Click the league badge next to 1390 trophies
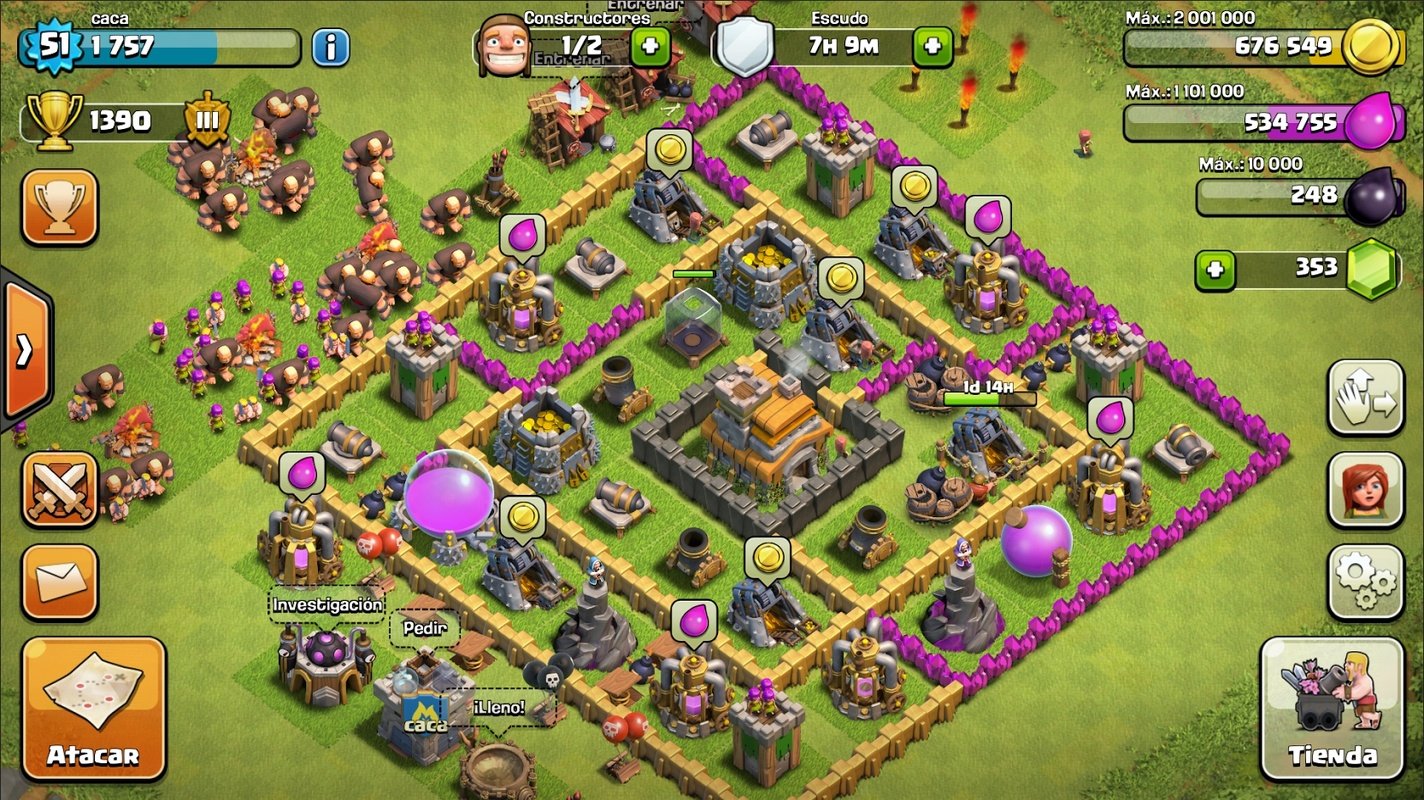Viewport: 1424px width, 800px height. point(206,122)
